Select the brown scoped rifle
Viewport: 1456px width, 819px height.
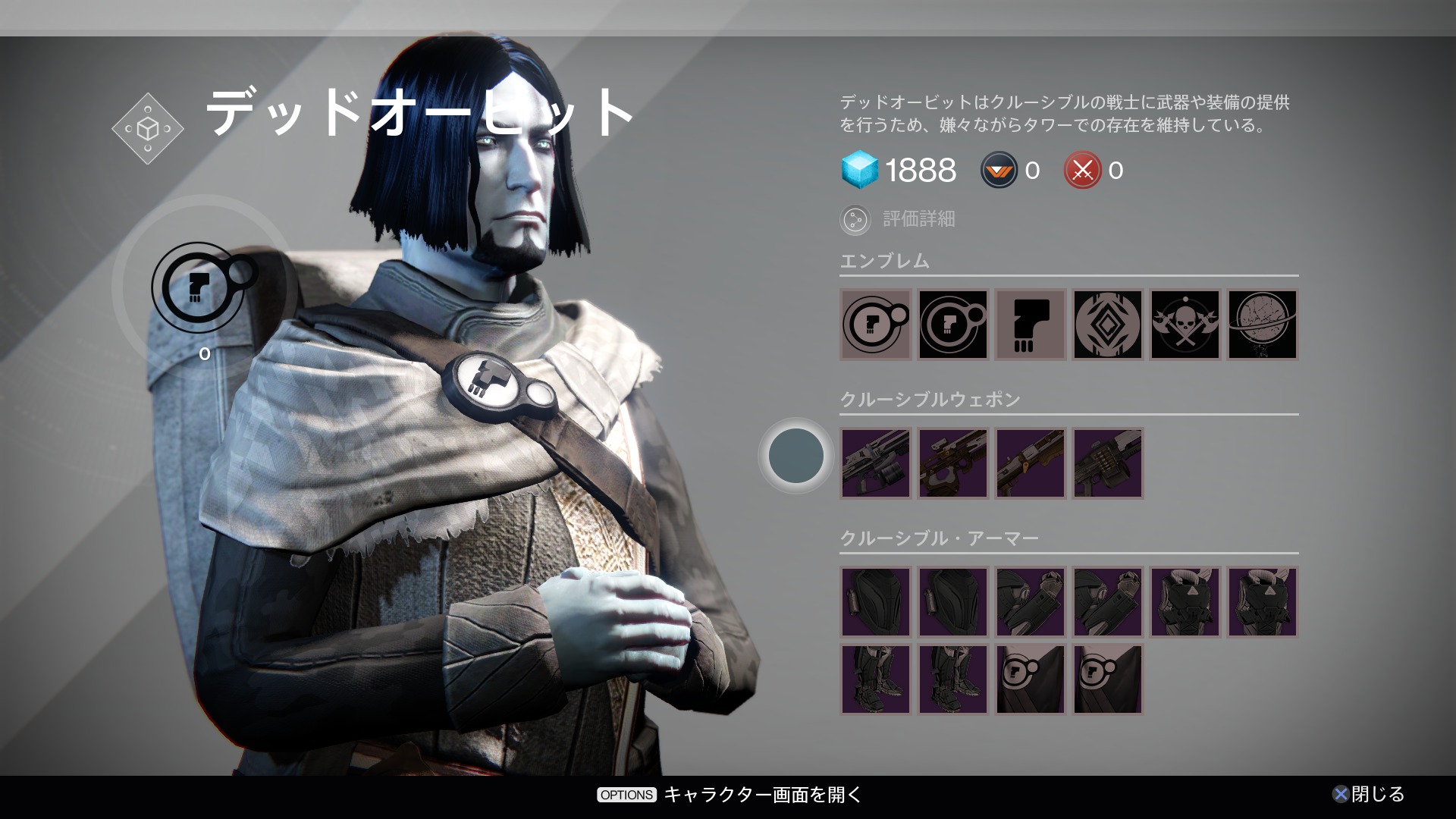[x=952, y=463]
